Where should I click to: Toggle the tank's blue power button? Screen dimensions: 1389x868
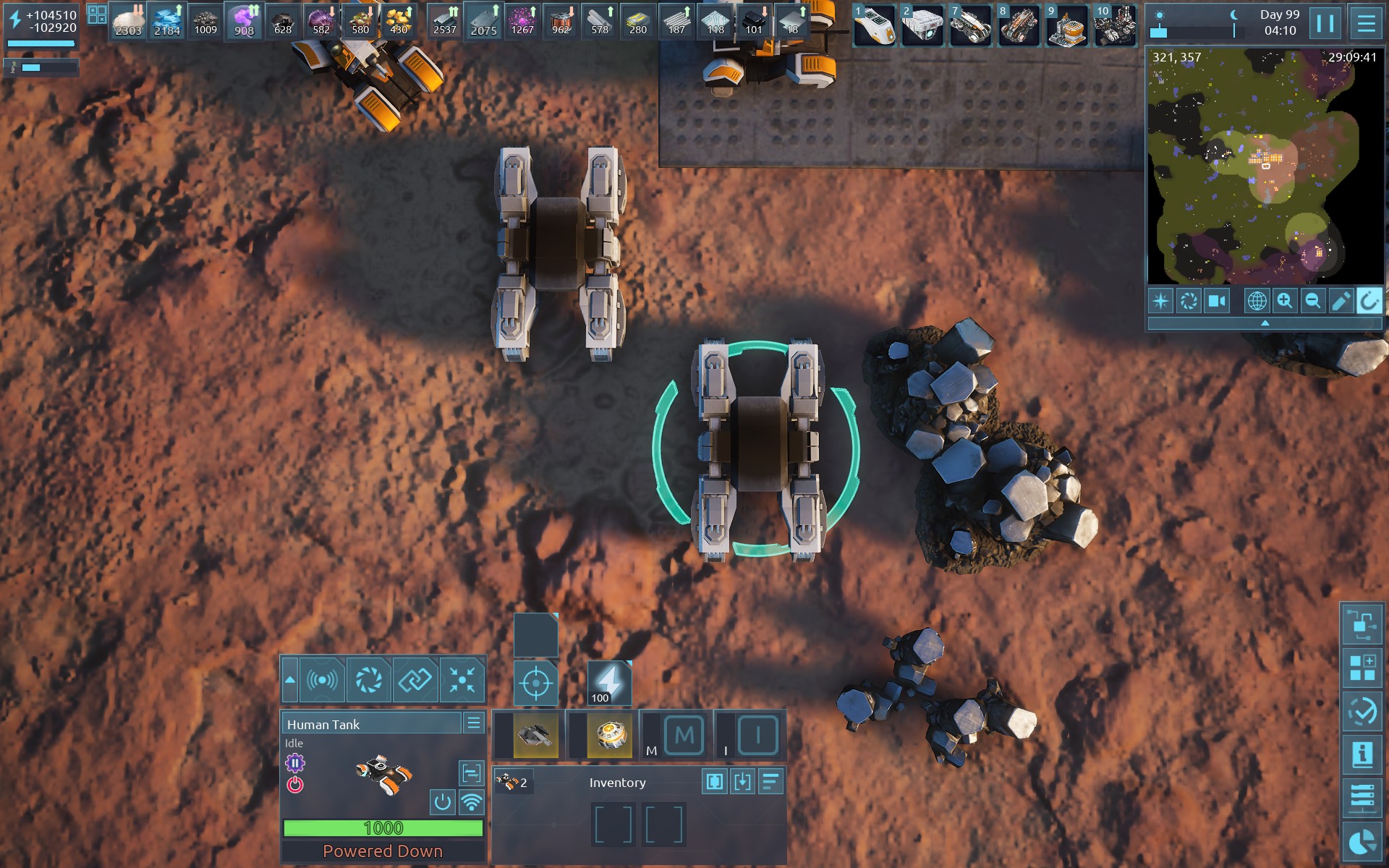click(x=442, y=801)
